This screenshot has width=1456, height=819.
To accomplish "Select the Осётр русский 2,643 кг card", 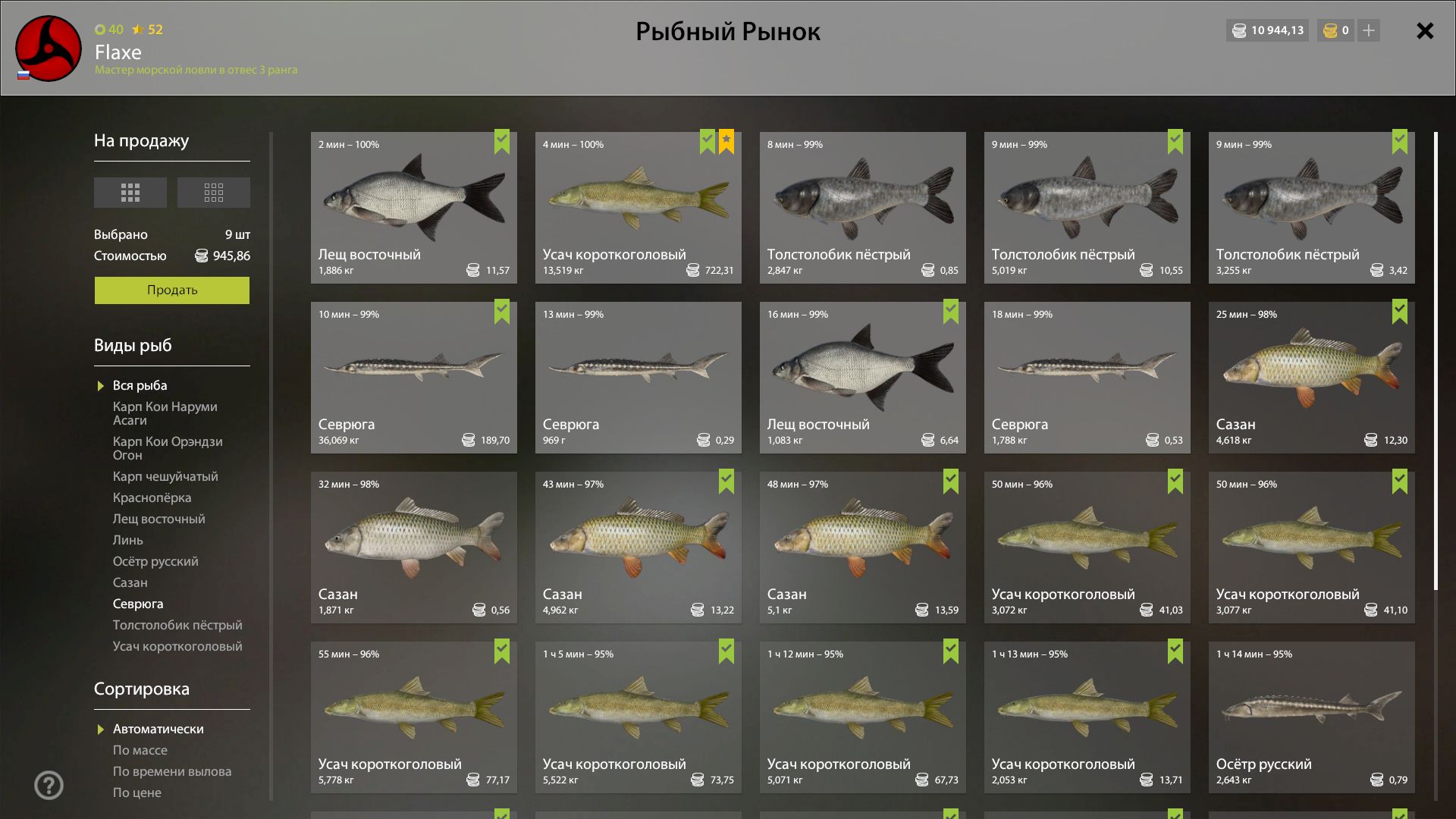I will pos(1311,717).
